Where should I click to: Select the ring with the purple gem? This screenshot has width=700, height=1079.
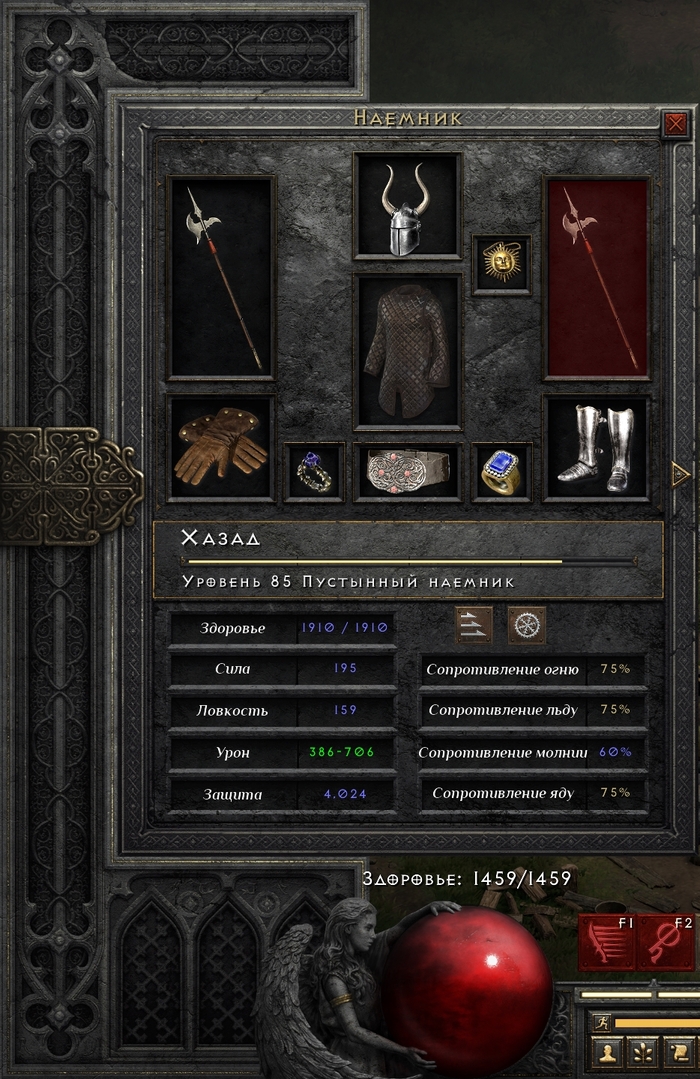(x=314, y=471)
